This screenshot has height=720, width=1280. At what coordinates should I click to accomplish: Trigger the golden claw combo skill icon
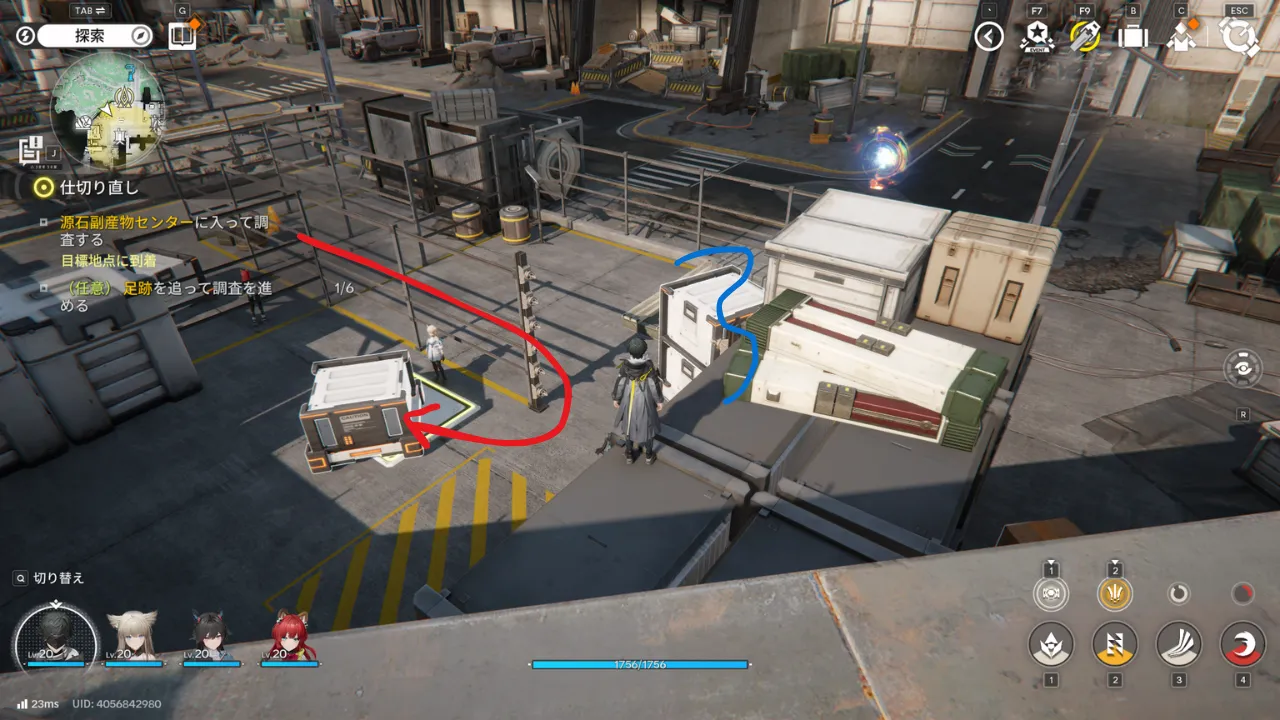tap(1114, 594)
